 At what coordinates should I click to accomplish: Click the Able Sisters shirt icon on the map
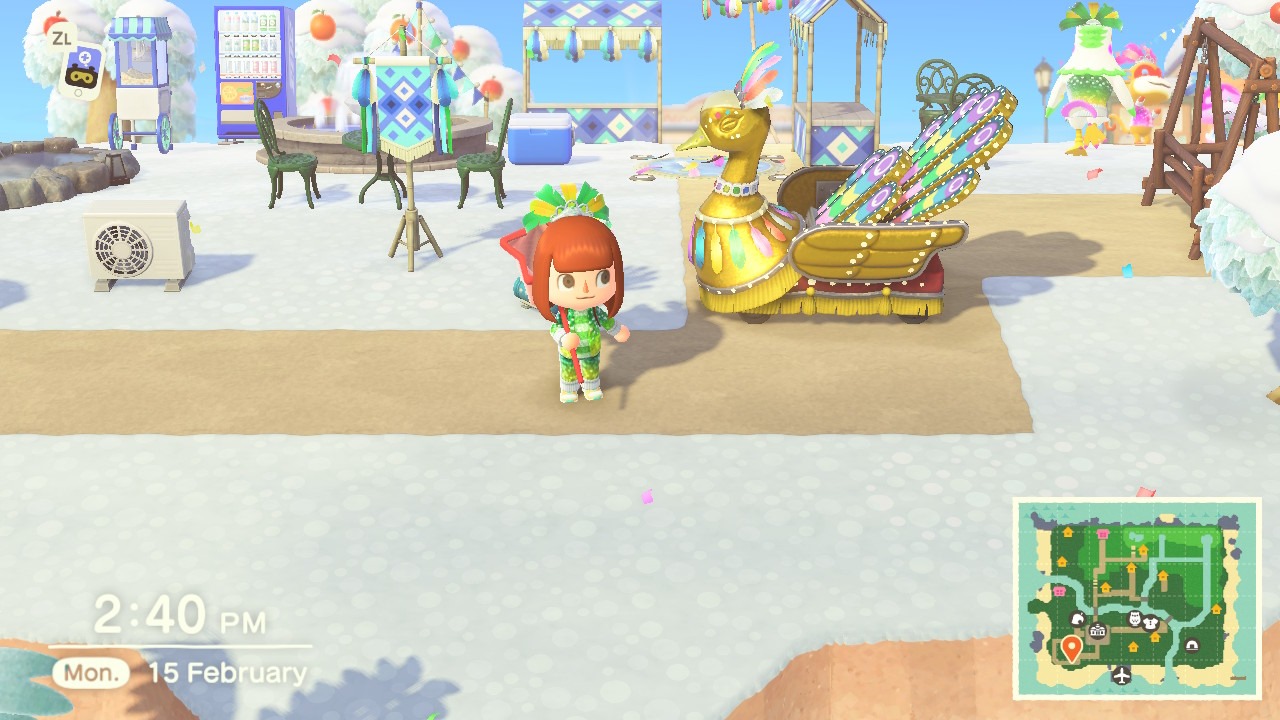pyautogui.click(x=1150, y=622)
